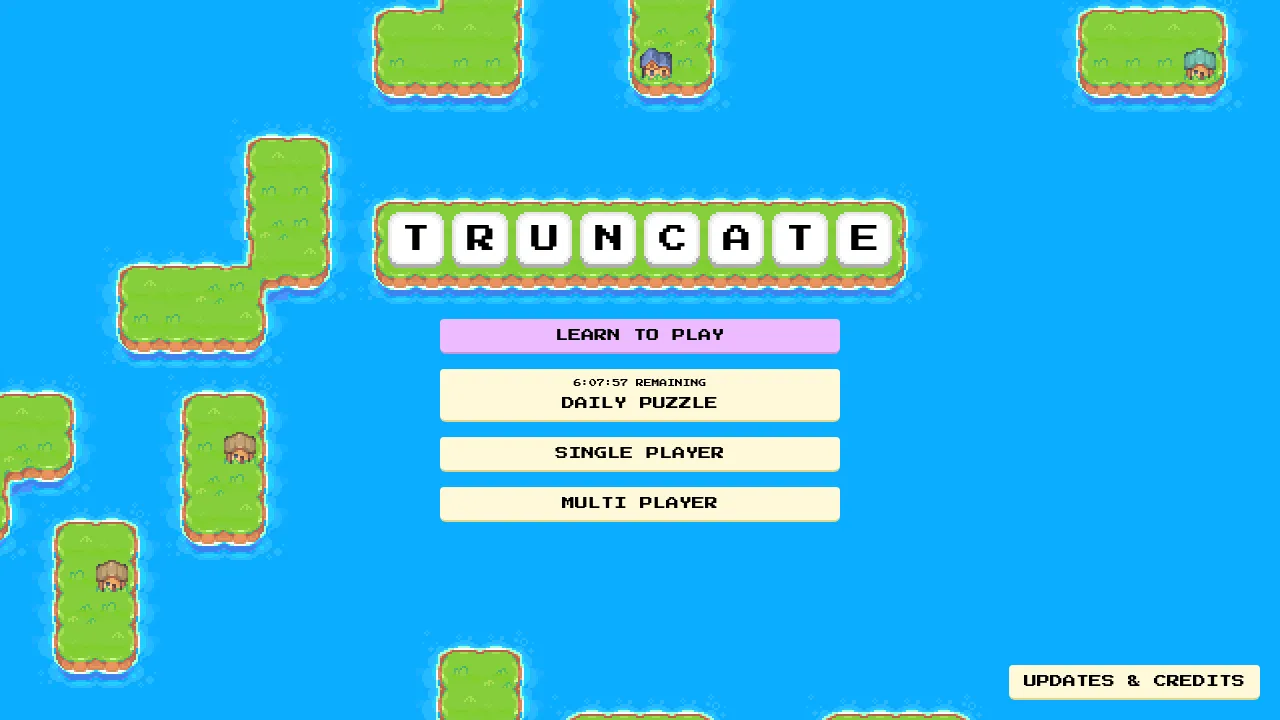This screenshot has height=720, width=1280.
Task: Click the letter R tile in the title
Action: [x=479, y=238]
